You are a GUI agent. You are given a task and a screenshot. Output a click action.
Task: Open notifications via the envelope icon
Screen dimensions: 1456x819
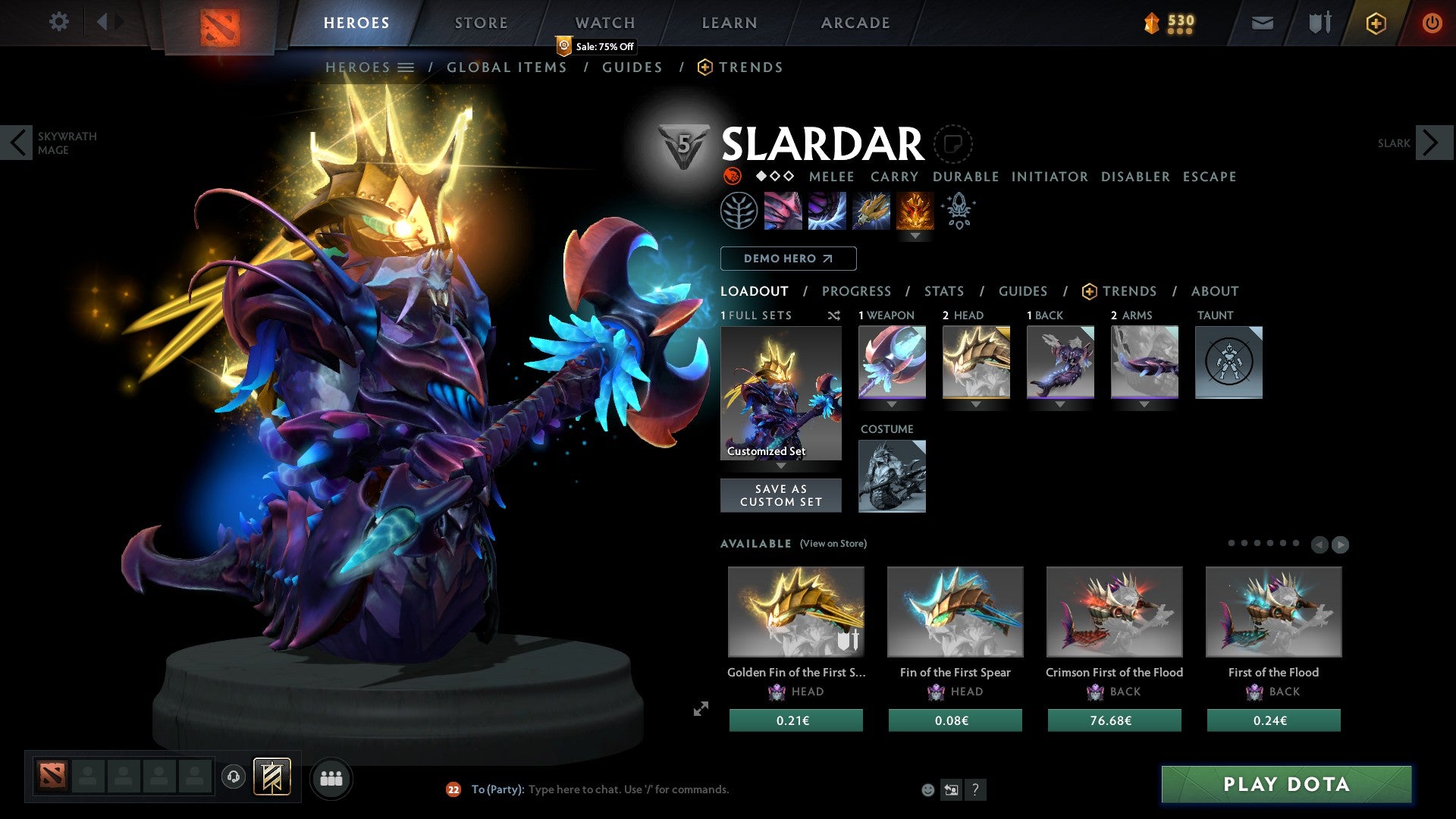pos(1262,23)
